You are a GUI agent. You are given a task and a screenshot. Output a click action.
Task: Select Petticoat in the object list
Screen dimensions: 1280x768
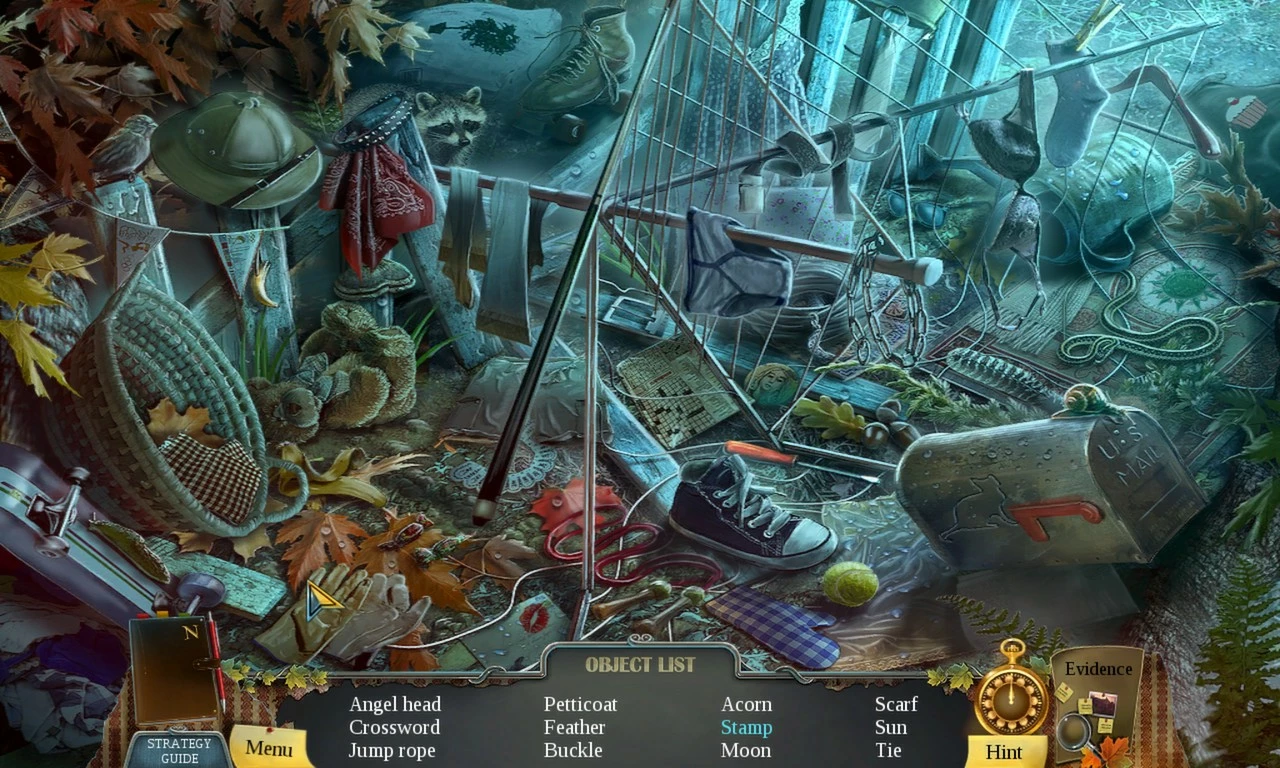pos(580,704)
